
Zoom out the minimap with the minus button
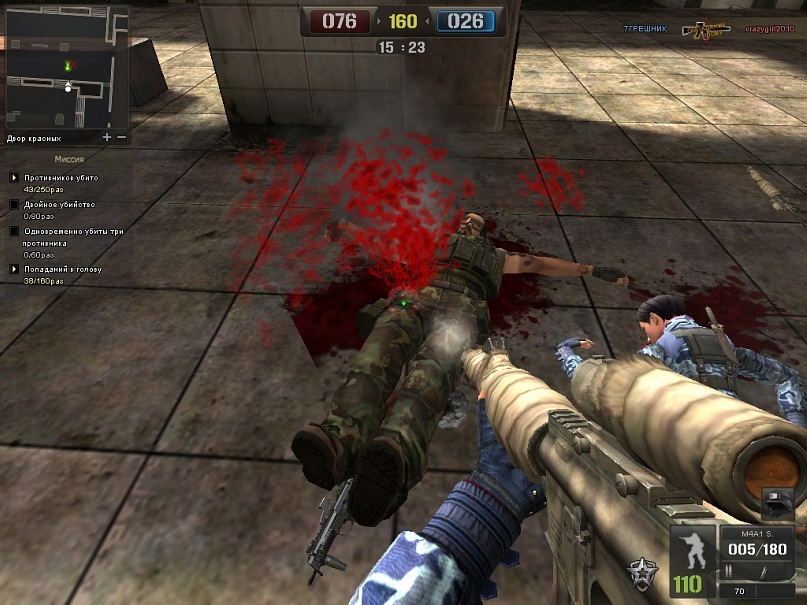click(x=122, y=136)
